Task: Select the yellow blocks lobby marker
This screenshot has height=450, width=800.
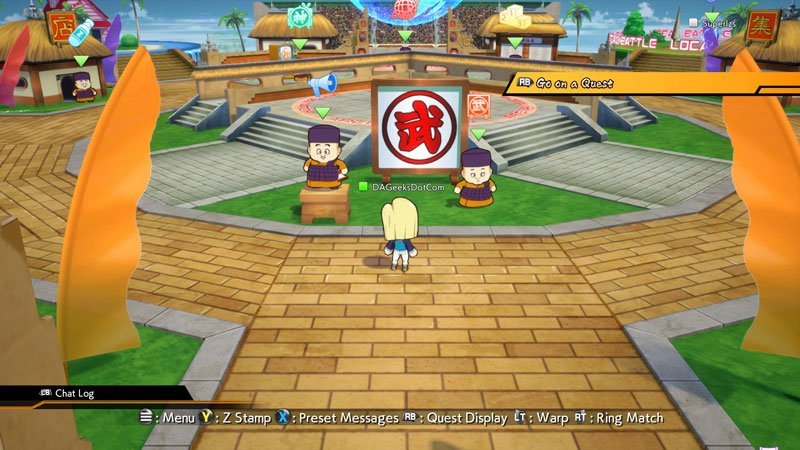Action: [x=514, y=17]
